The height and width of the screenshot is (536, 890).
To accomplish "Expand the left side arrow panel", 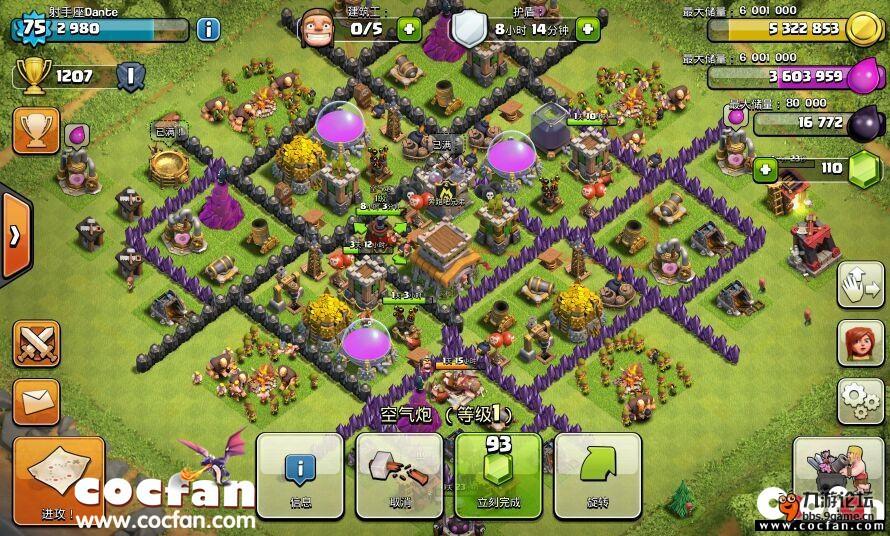I will pyautogui.click(x=15, y=236).
